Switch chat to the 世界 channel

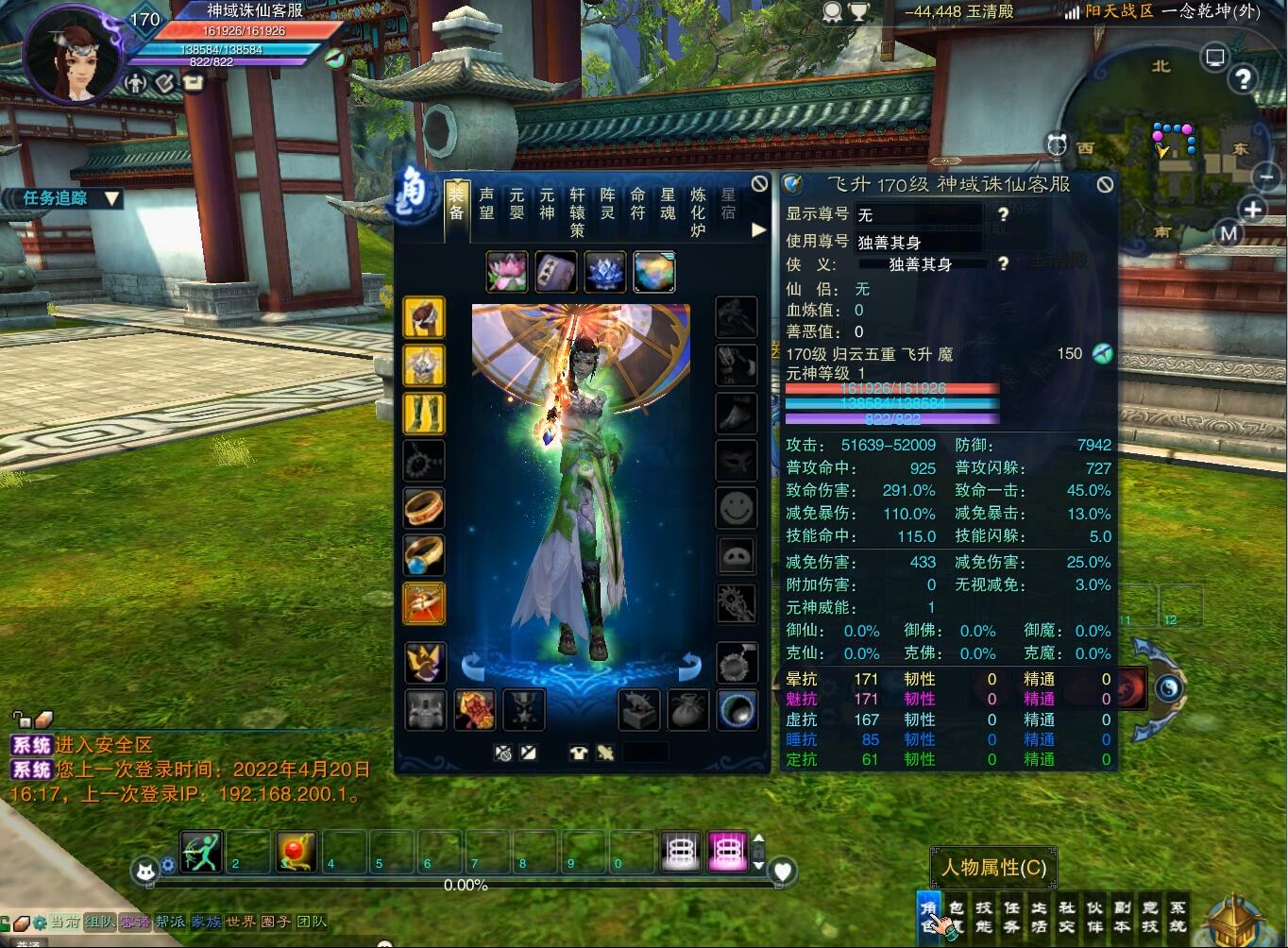click(240, 922)
